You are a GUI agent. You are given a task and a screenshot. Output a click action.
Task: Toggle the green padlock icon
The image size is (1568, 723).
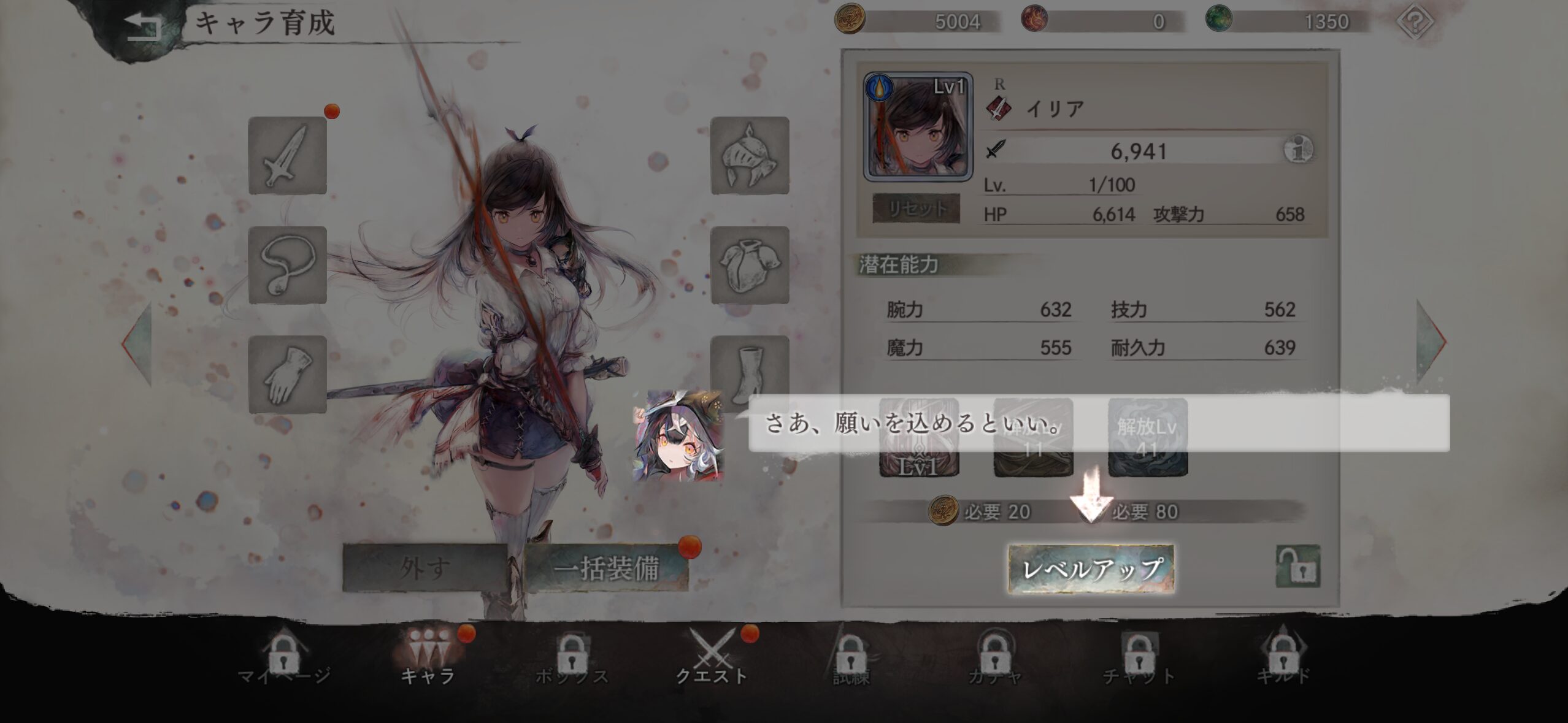tap(1298, 567)
